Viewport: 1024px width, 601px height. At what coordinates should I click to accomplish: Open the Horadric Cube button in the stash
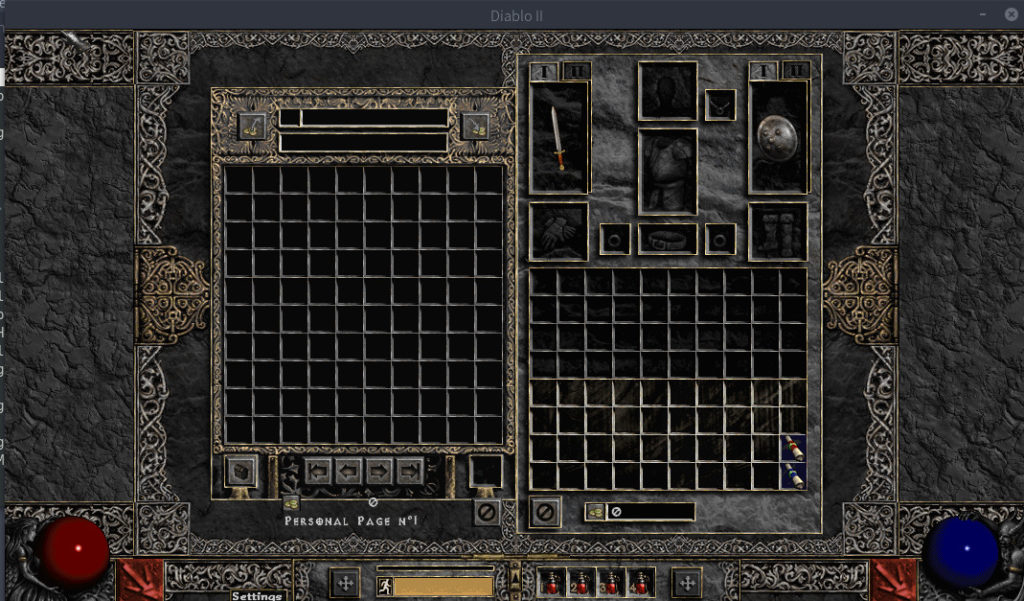[x=241, y=471]
